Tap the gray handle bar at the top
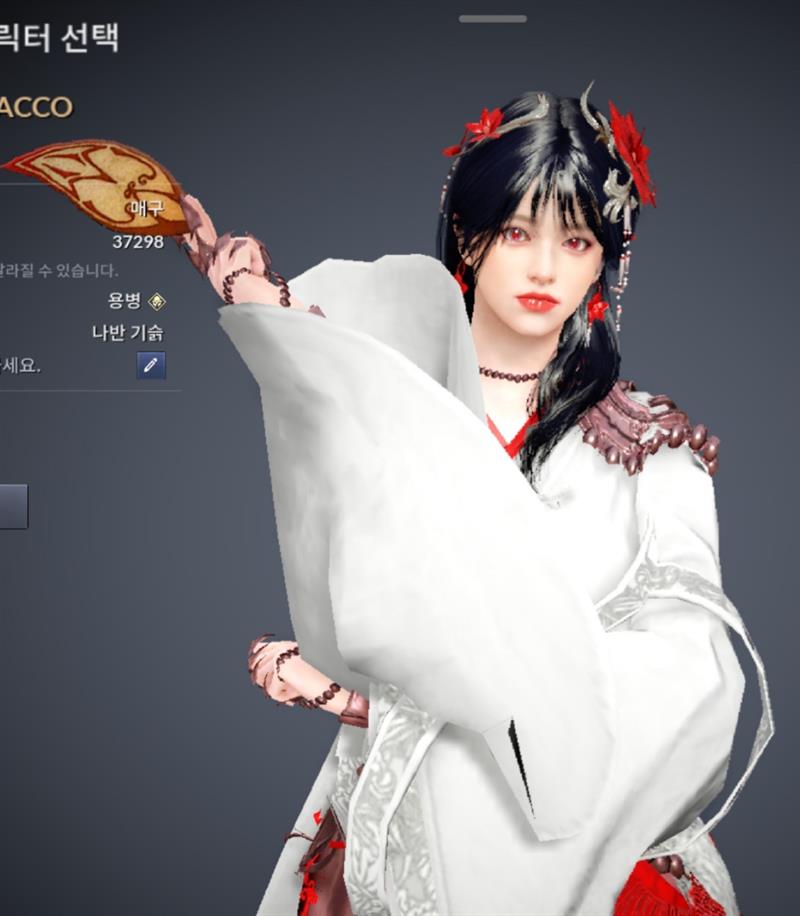800x916 pixels. 493,18
